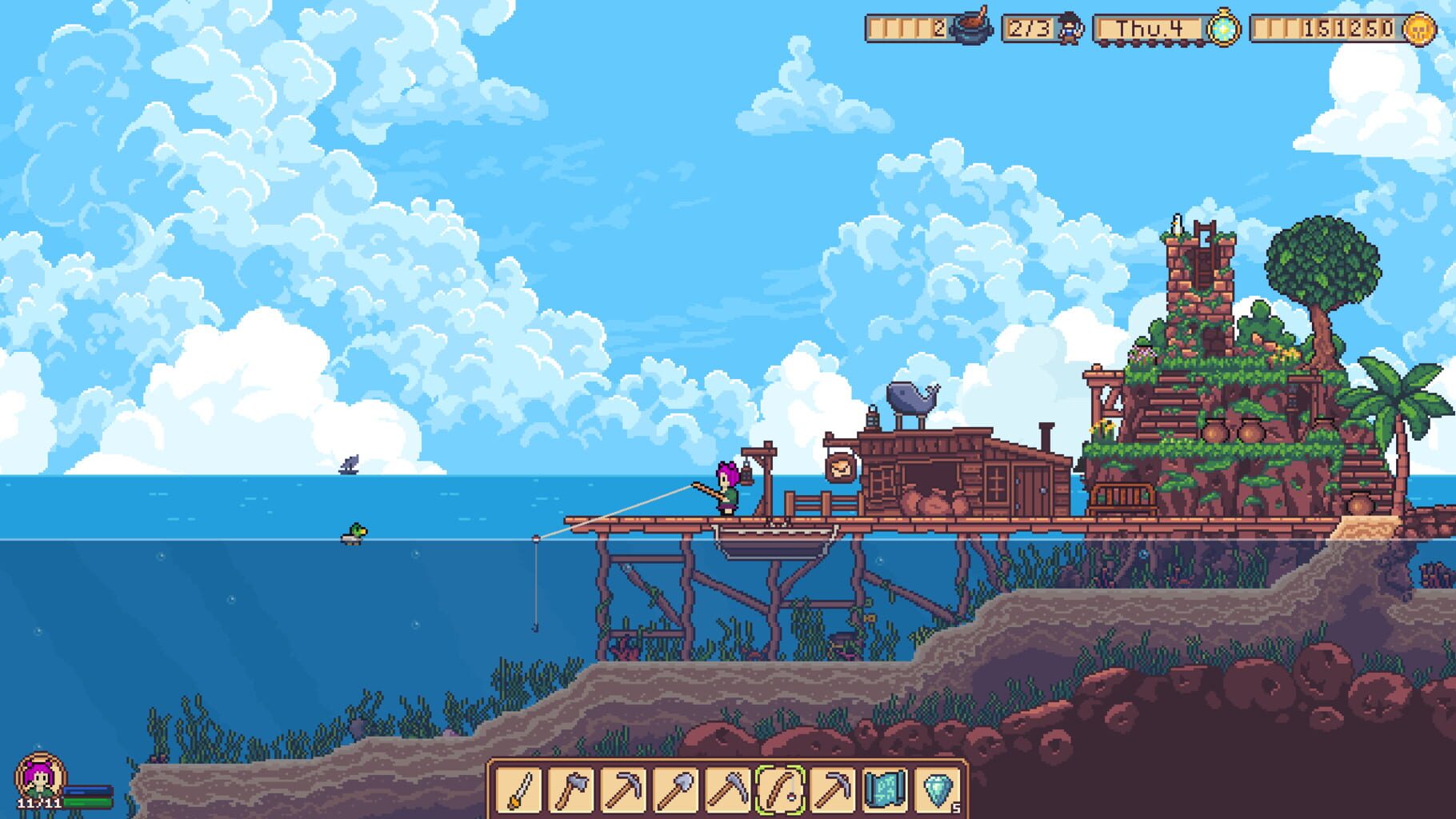This screenshot has height=819, width=1456.
Task: Equip the axe from the hotbar
Action: click(570, 792)
